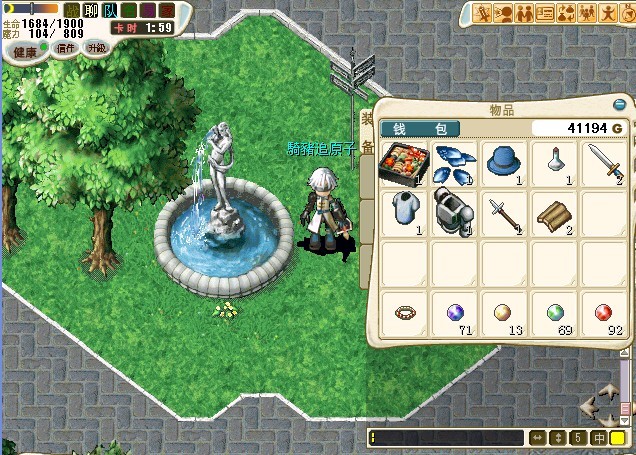Toggle the 队 team mode button
This screenshot has height=455, width=636.
point(109,11)
